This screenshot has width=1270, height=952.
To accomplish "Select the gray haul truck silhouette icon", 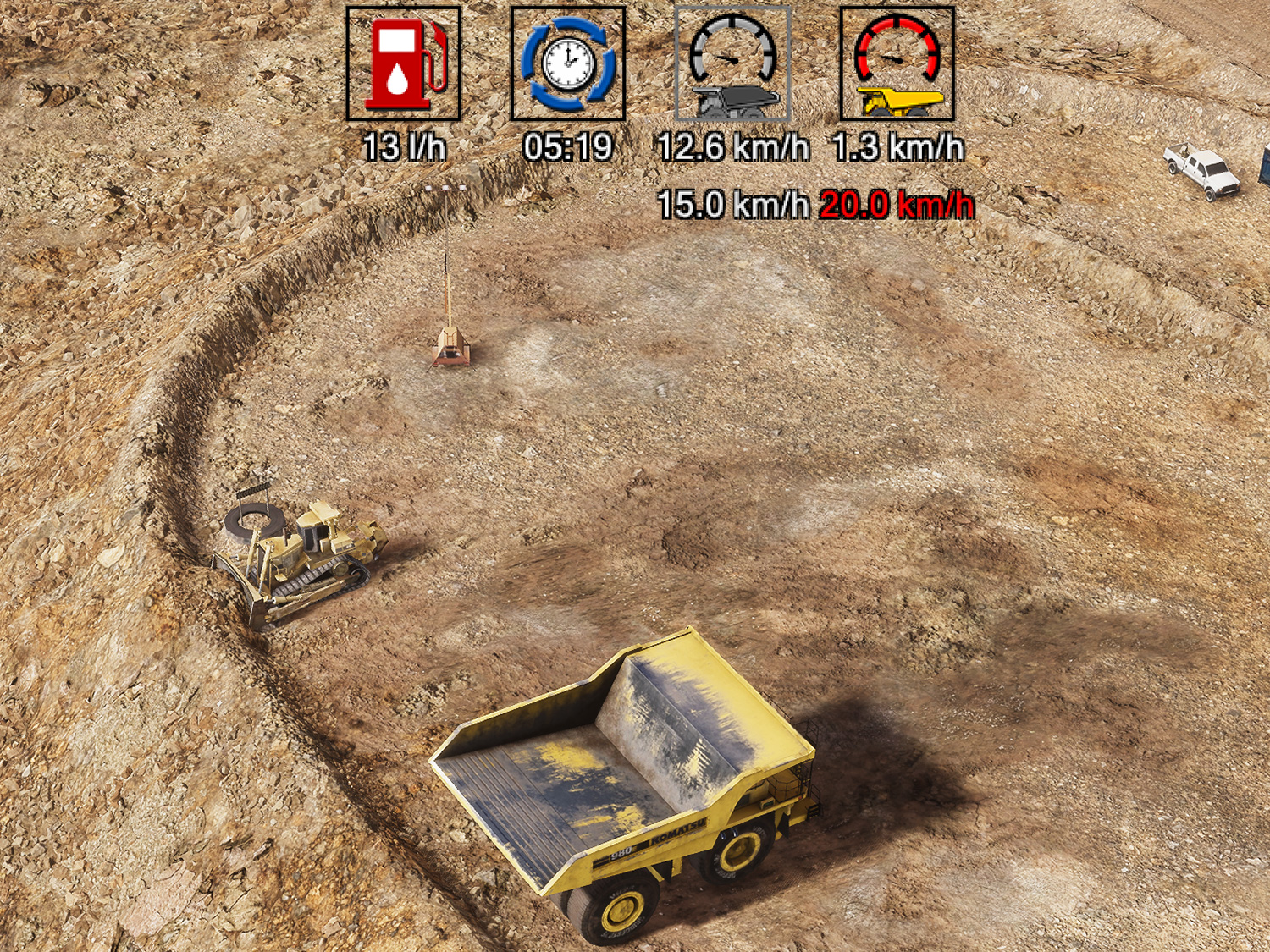I will click(735, 102).
